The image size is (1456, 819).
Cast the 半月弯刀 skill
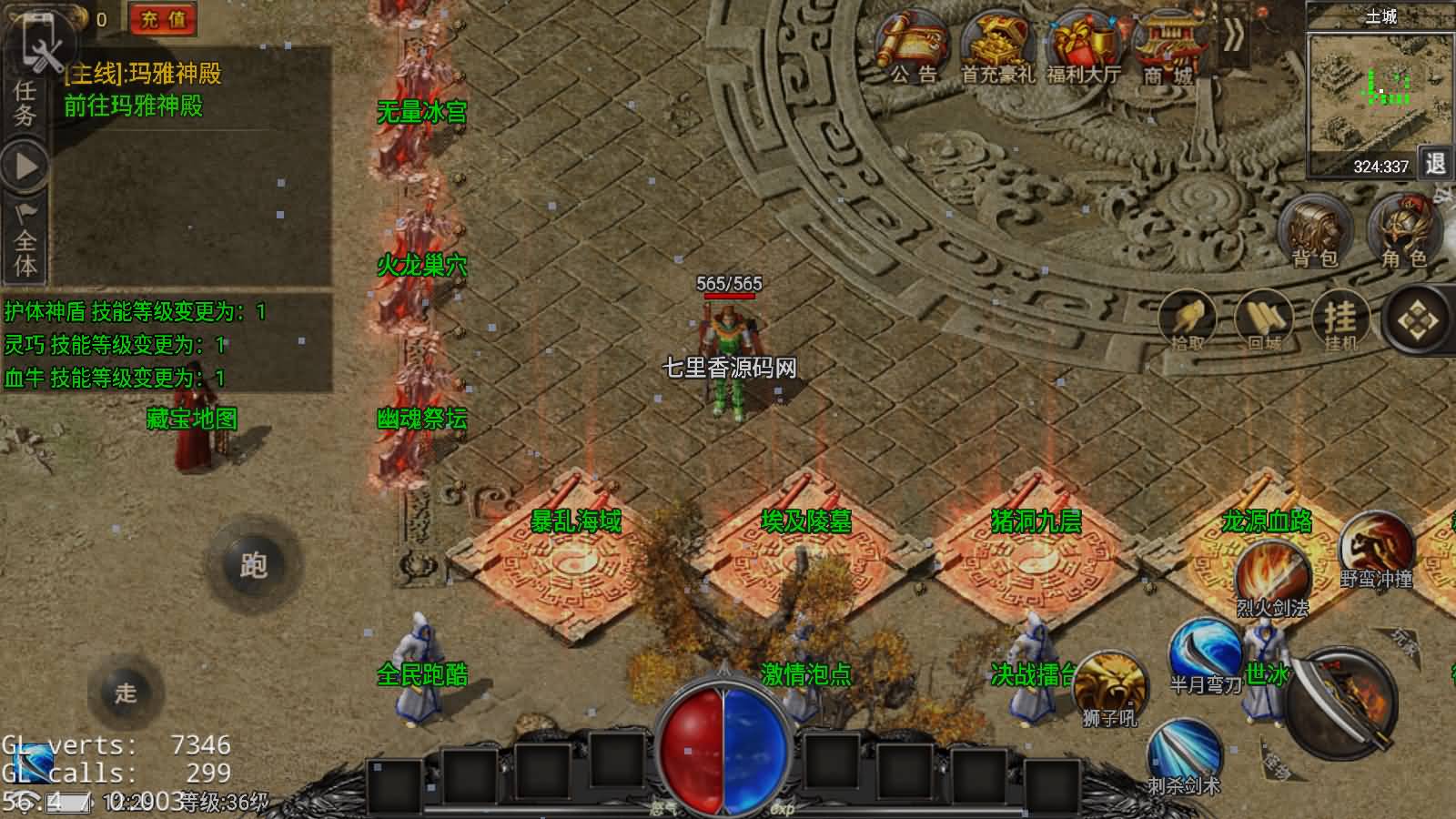[1205, 652]
